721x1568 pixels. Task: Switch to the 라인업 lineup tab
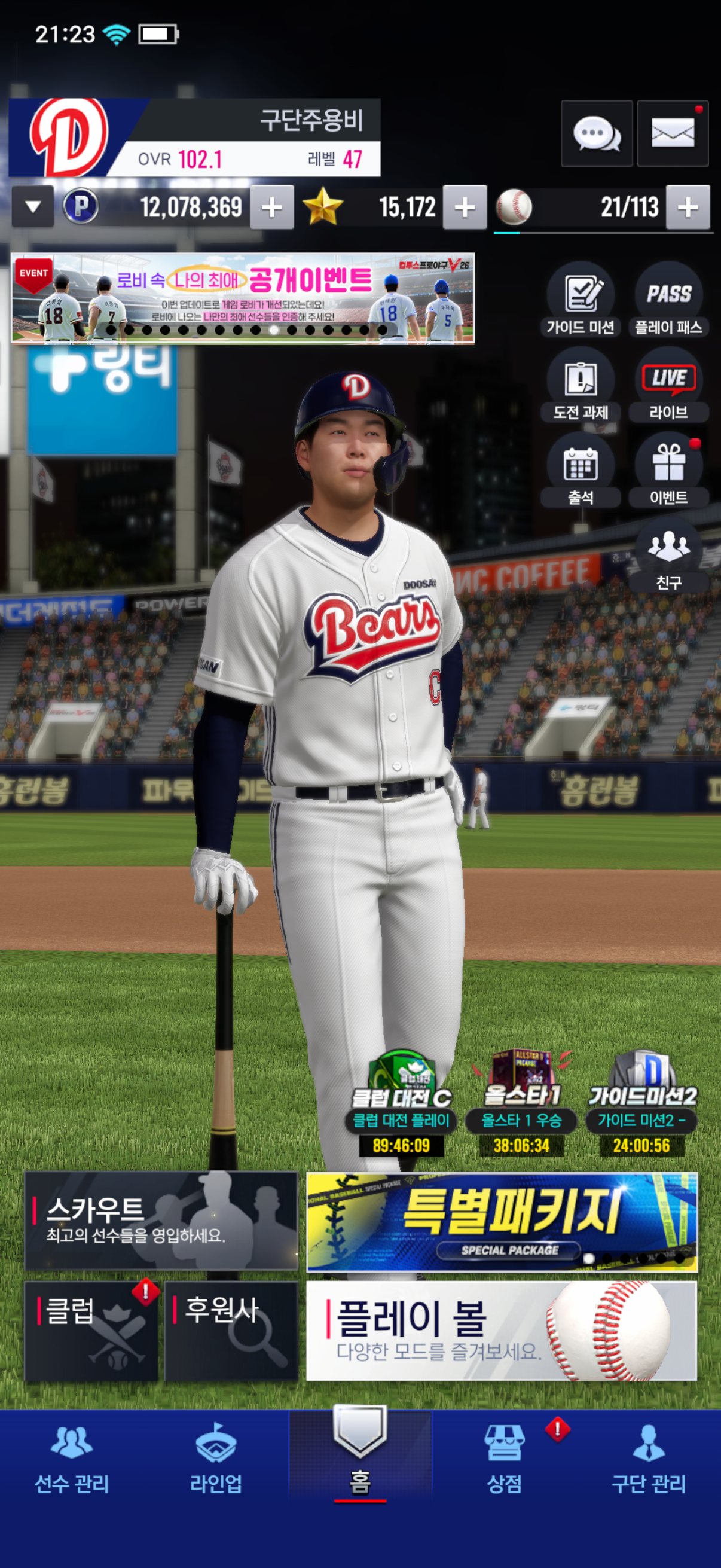coord(216,1460)
